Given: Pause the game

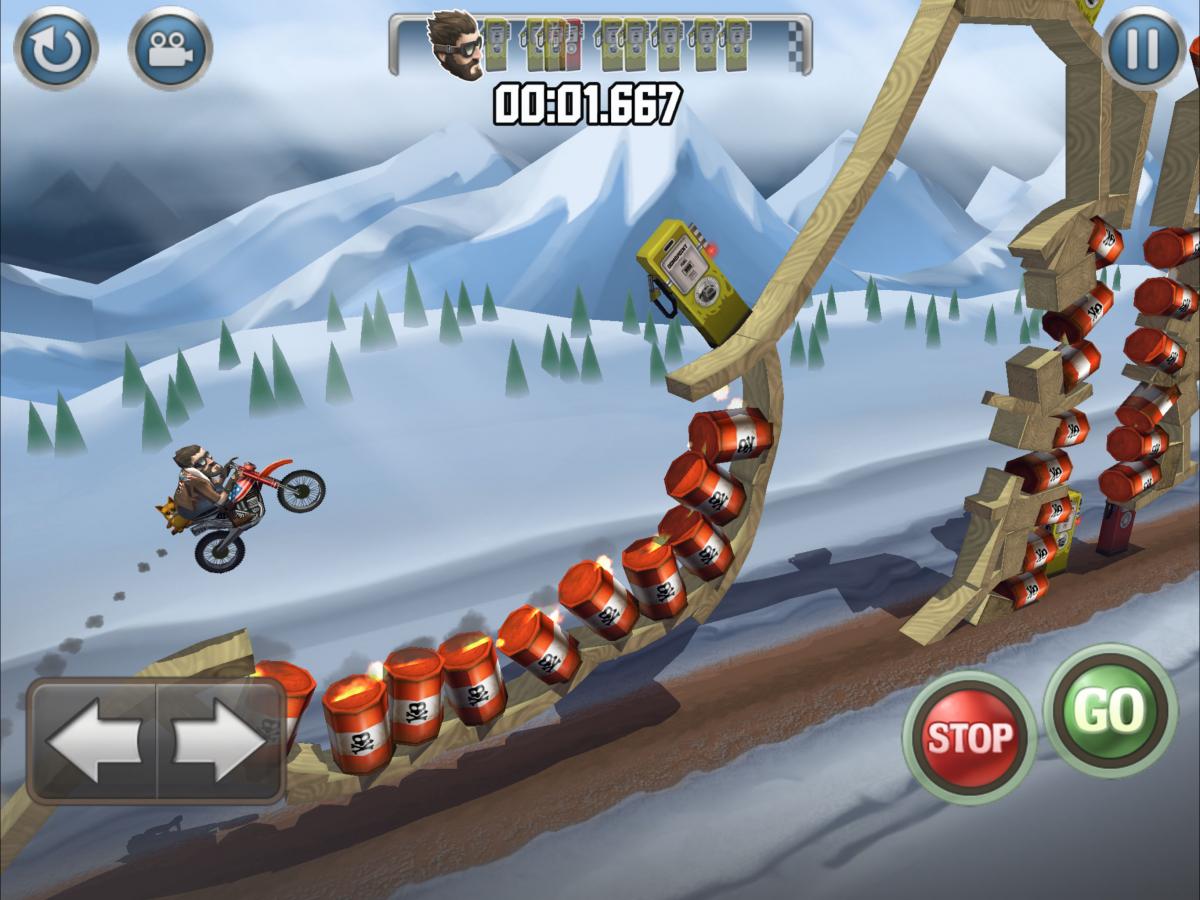Looking at the screenshot, I should tap(1143, 48).
